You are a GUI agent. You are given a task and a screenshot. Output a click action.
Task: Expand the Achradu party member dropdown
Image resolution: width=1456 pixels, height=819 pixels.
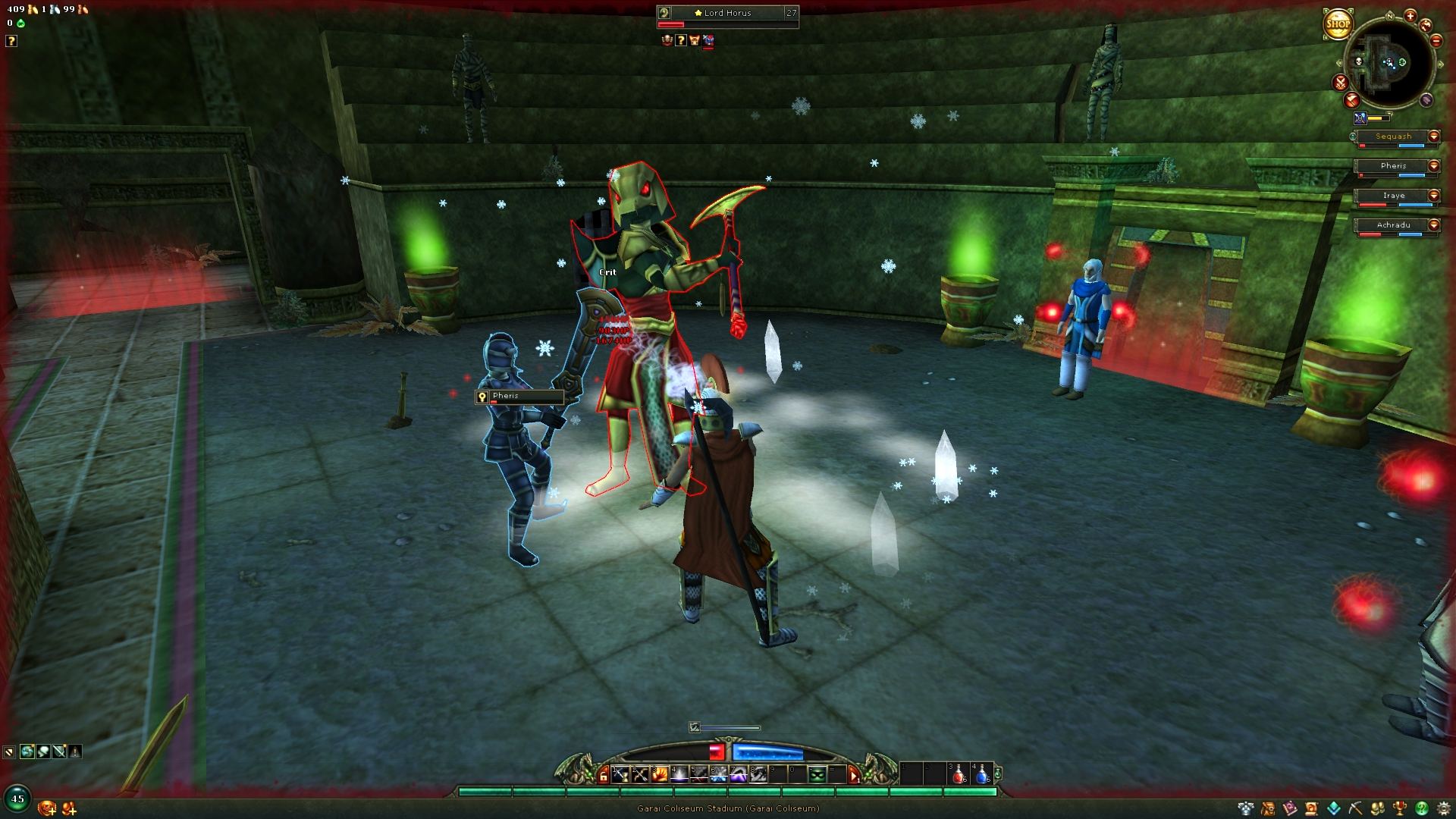(x=1434, y=224)
